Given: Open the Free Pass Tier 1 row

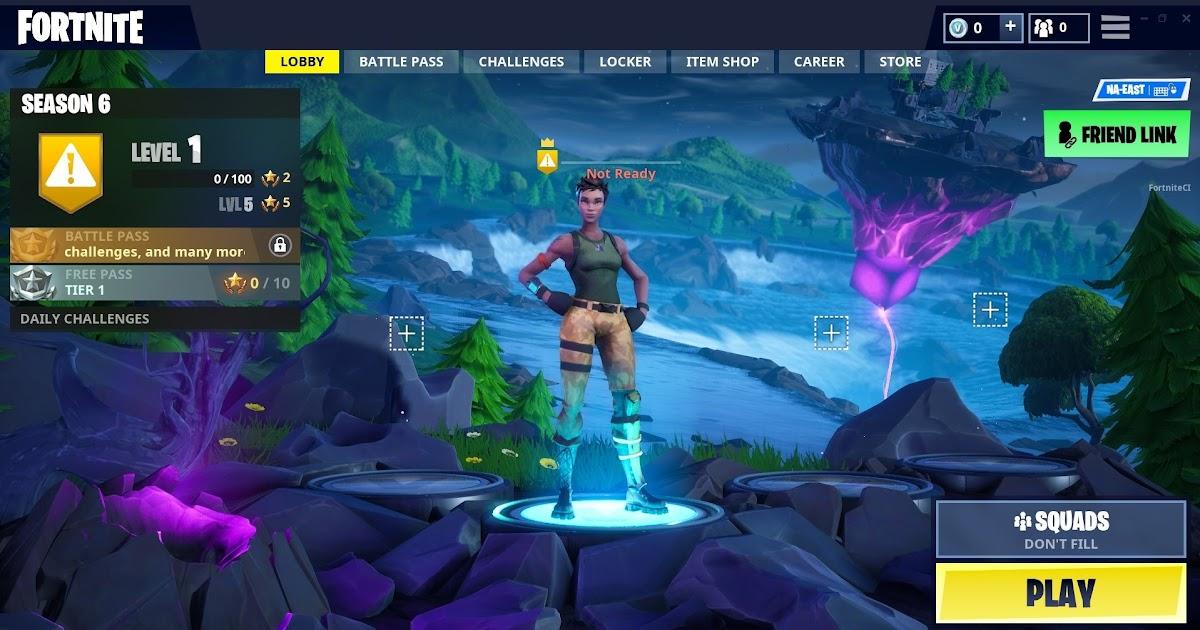Looking at the screenshot, I should (154, 282).
